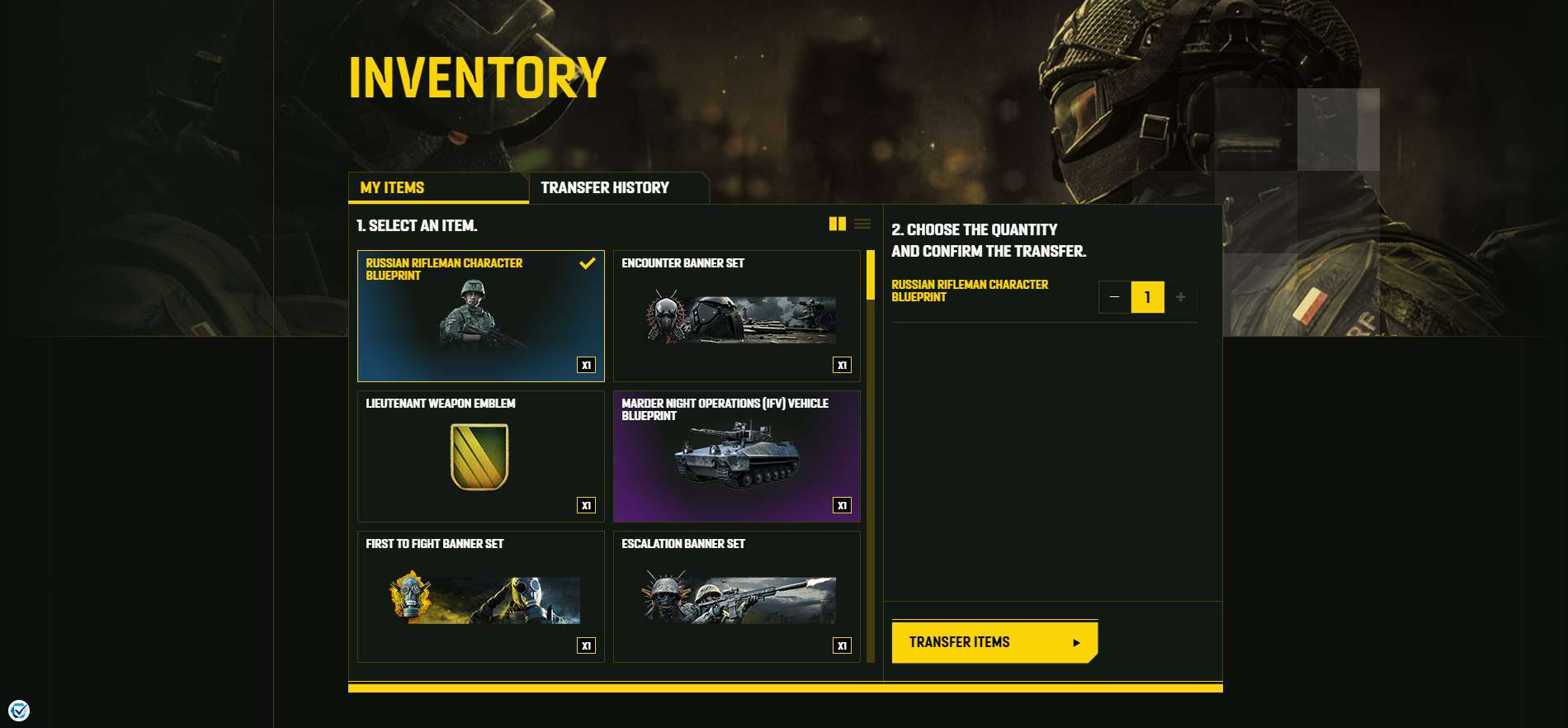Confirm with the Transfer Items button

(994, 642)
